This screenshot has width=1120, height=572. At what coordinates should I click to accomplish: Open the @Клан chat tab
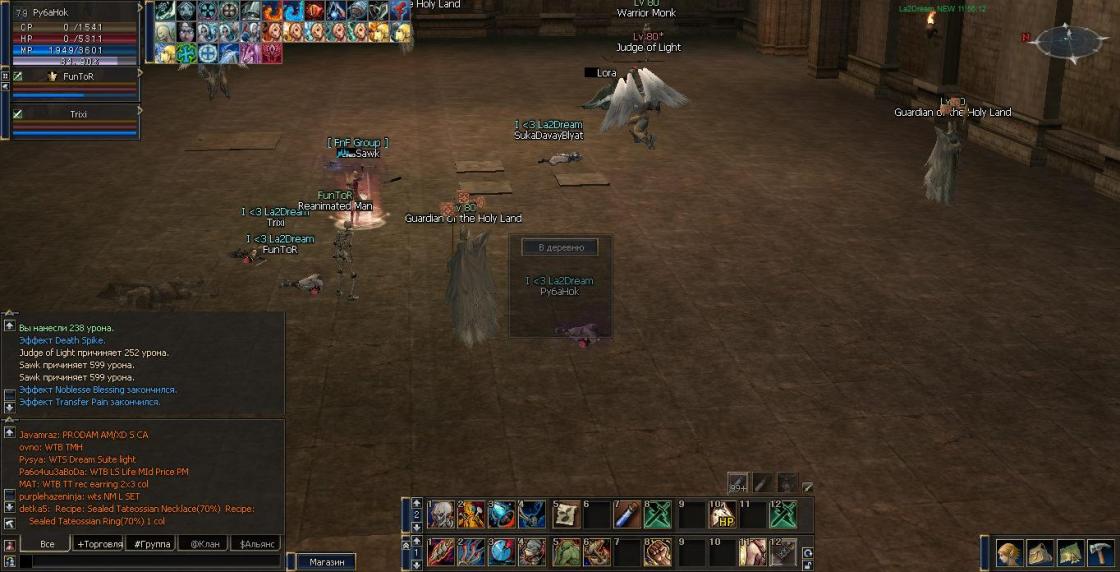203,544
